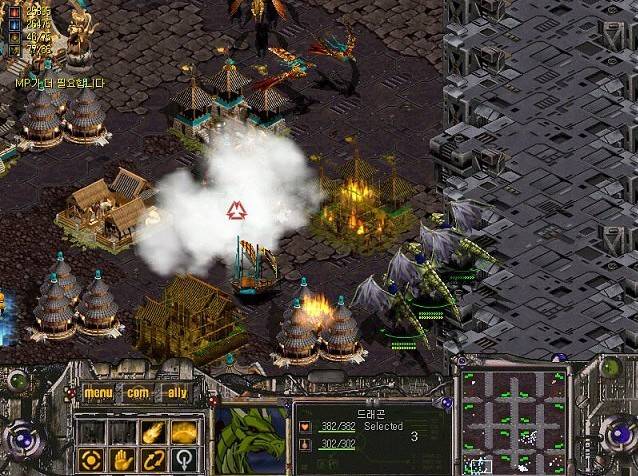The image size is (638, 476).
Task: Use the golden flame cloud ability
Action: (x=183, y=432)
